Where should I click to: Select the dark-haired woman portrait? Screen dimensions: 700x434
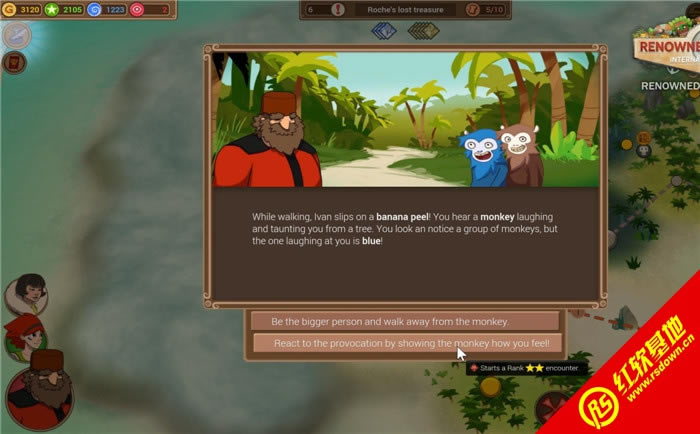(26, 293)
